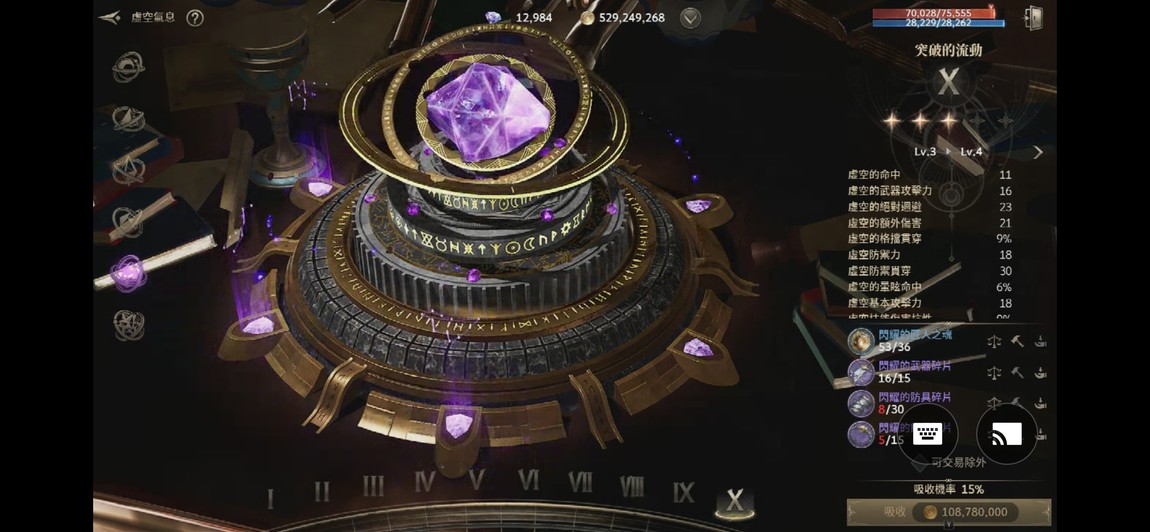Open the keyboard overlay button

(x=927, y=433)
